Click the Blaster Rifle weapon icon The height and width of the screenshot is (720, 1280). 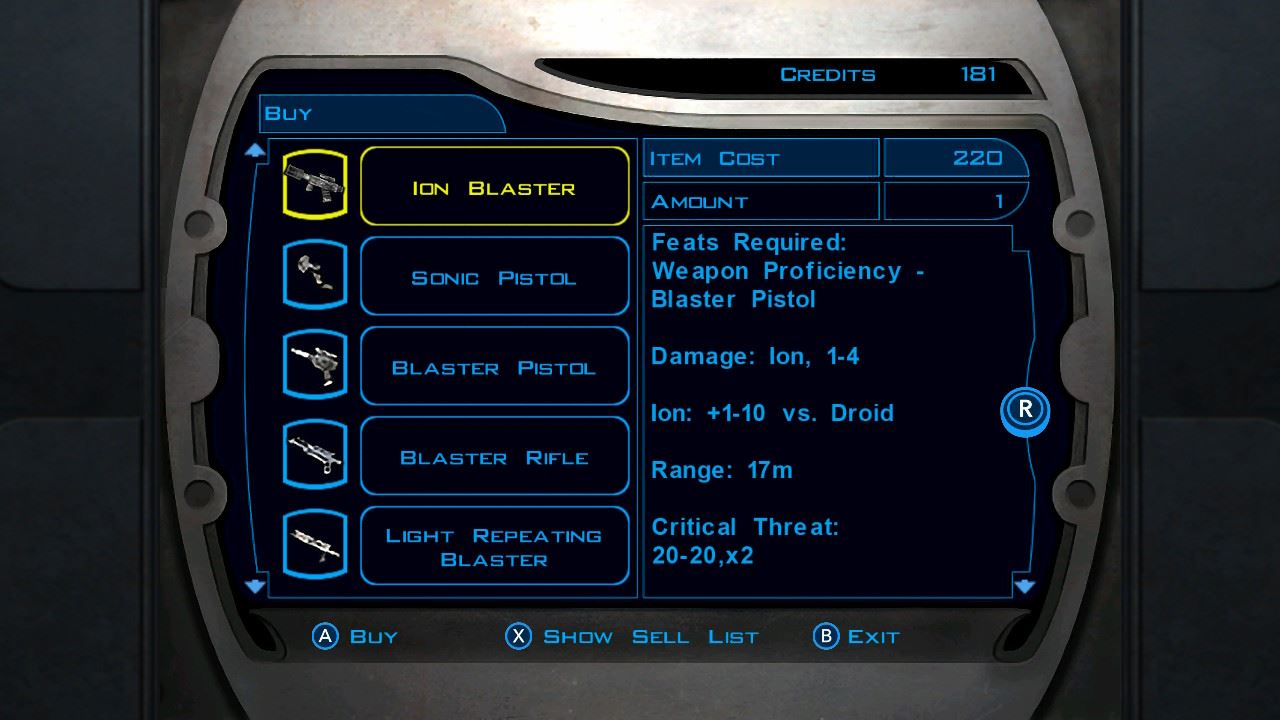pos(315,455)
